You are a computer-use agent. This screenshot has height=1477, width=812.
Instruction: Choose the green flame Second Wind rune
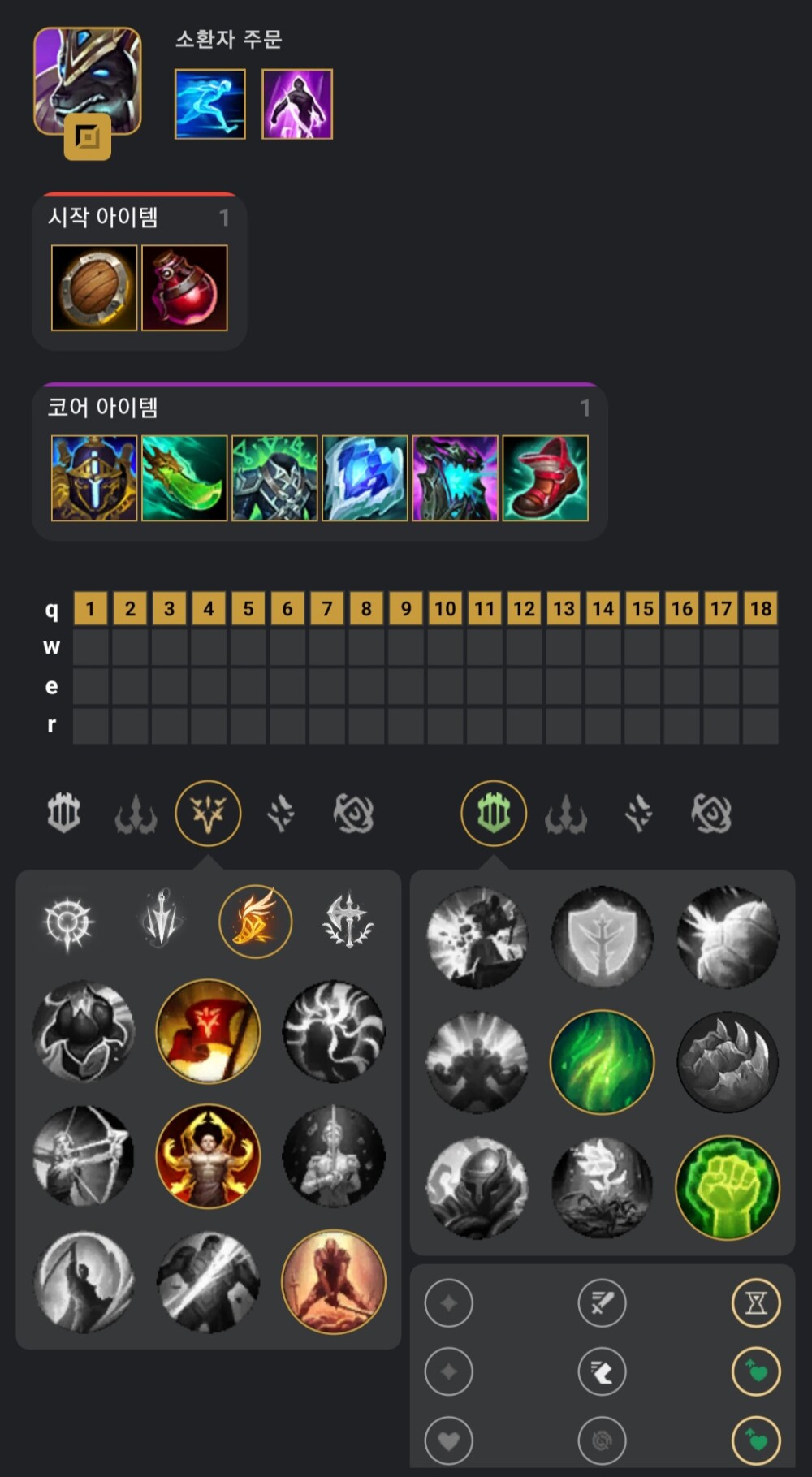click(602, 1062)
